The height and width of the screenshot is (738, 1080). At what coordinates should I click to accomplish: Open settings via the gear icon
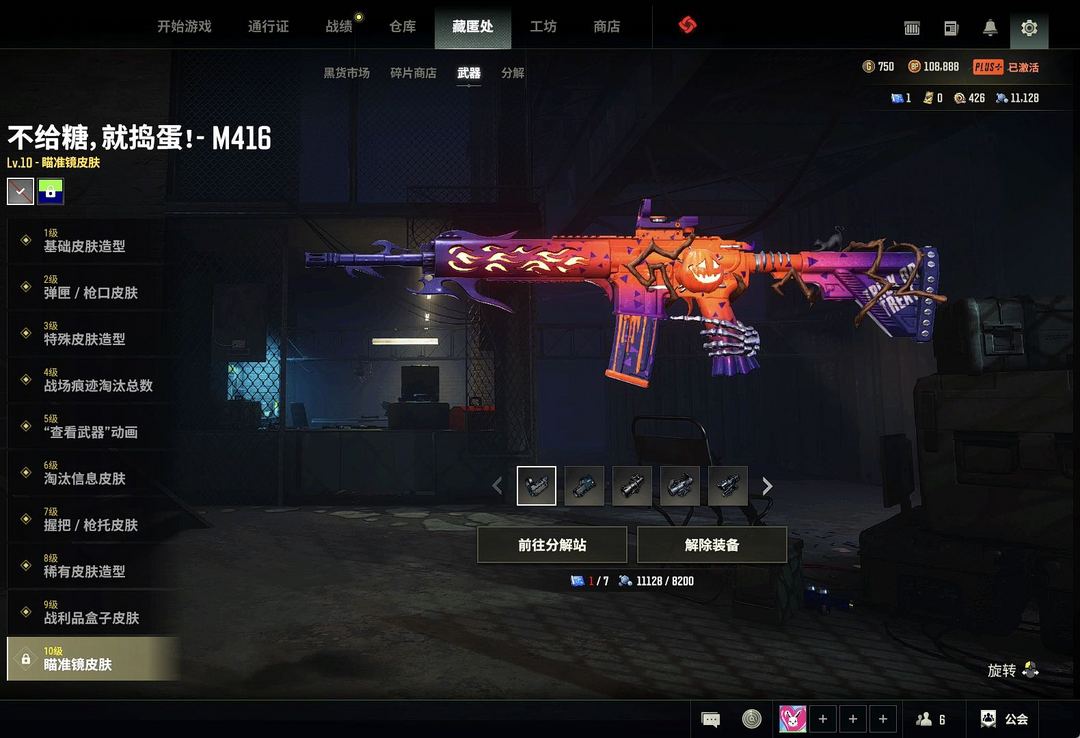point(1029,28)
